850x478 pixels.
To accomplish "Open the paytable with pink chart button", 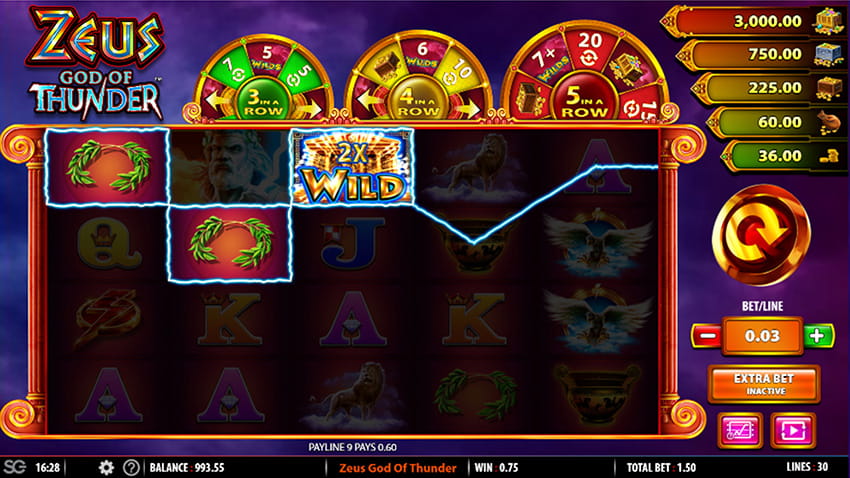I will (x=740, y=430).
